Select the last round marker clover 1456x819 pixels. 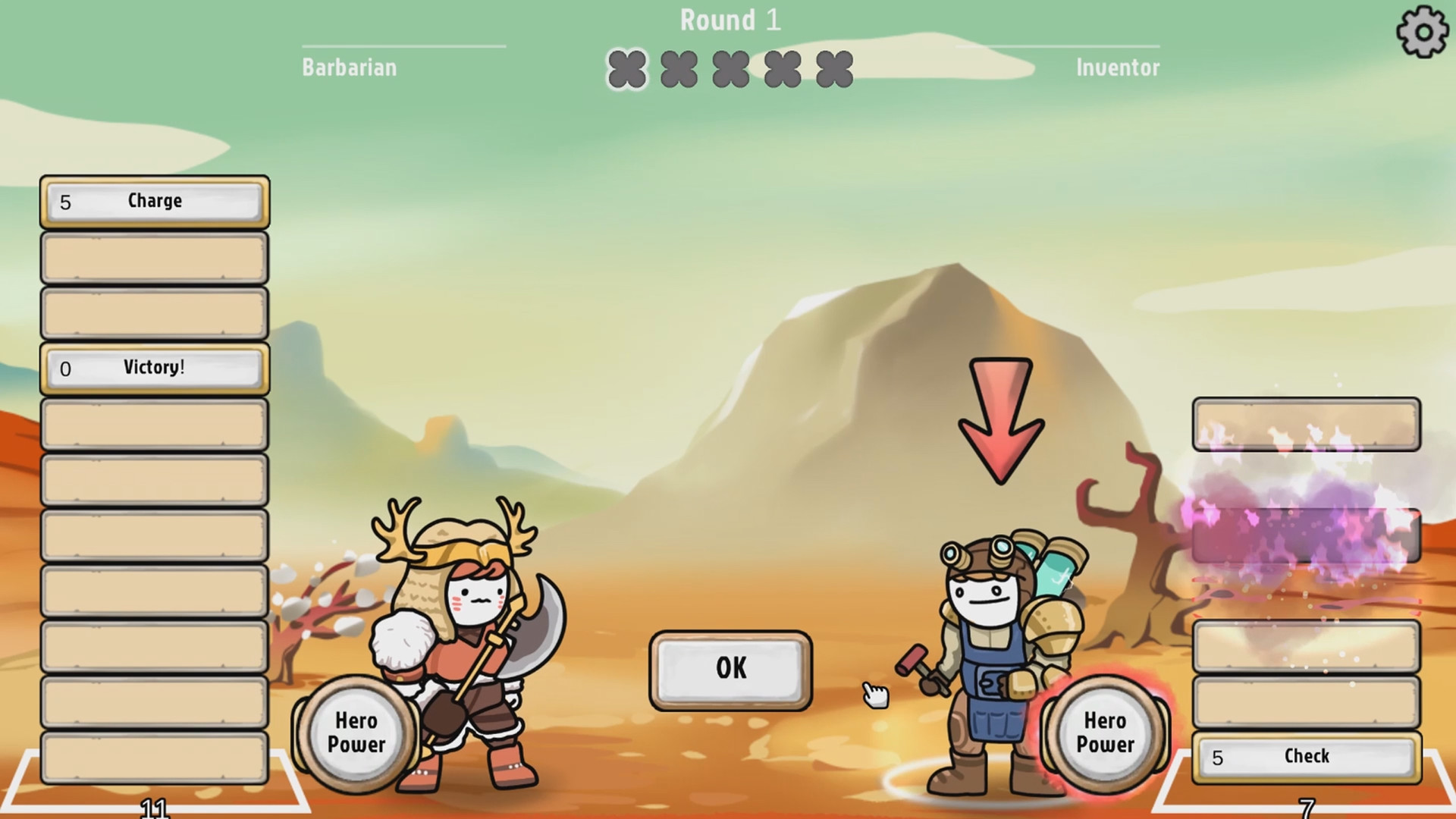pos(832,70)
